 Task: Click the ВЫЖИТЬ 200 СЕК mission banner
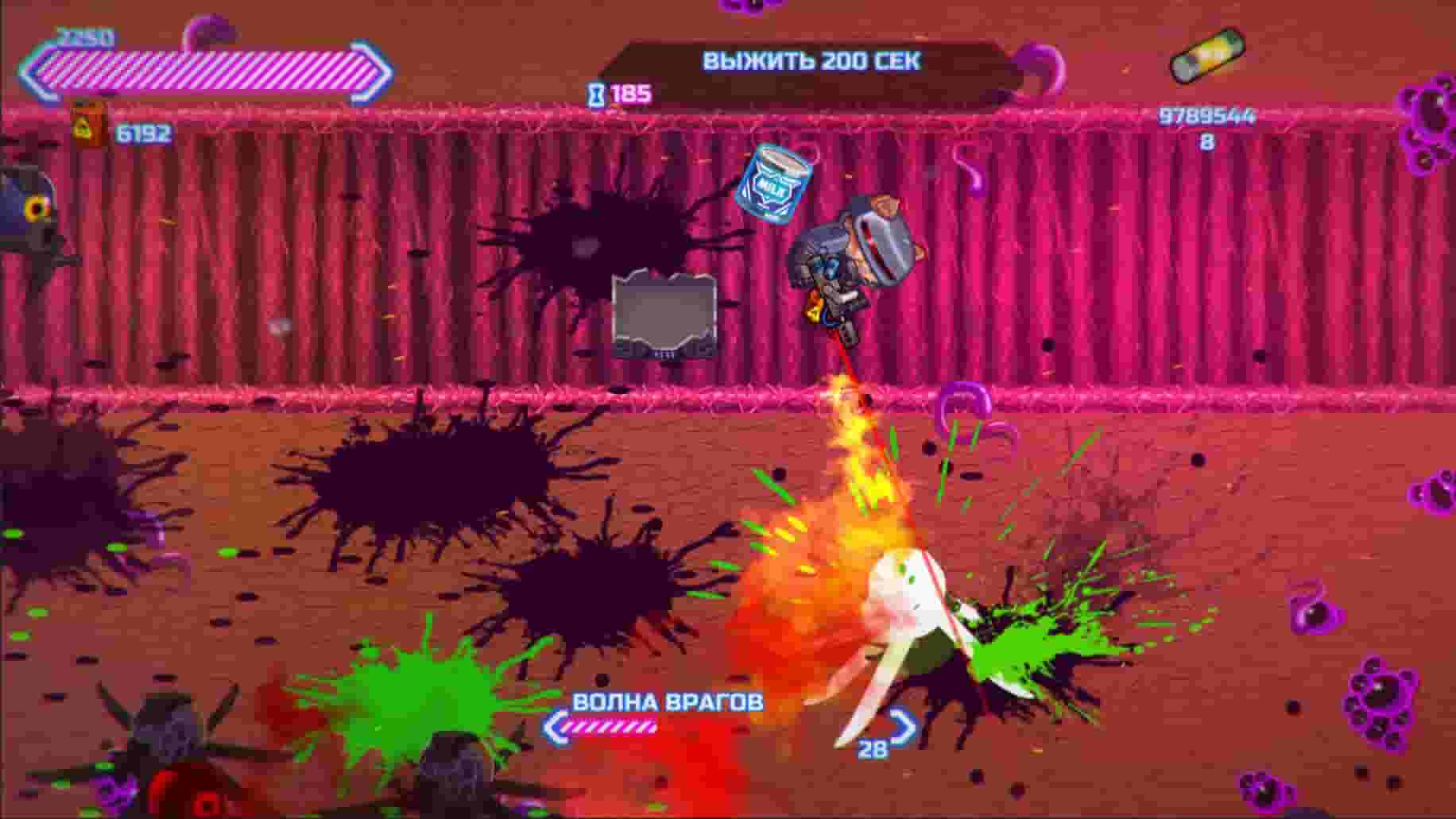click(812, 58)
